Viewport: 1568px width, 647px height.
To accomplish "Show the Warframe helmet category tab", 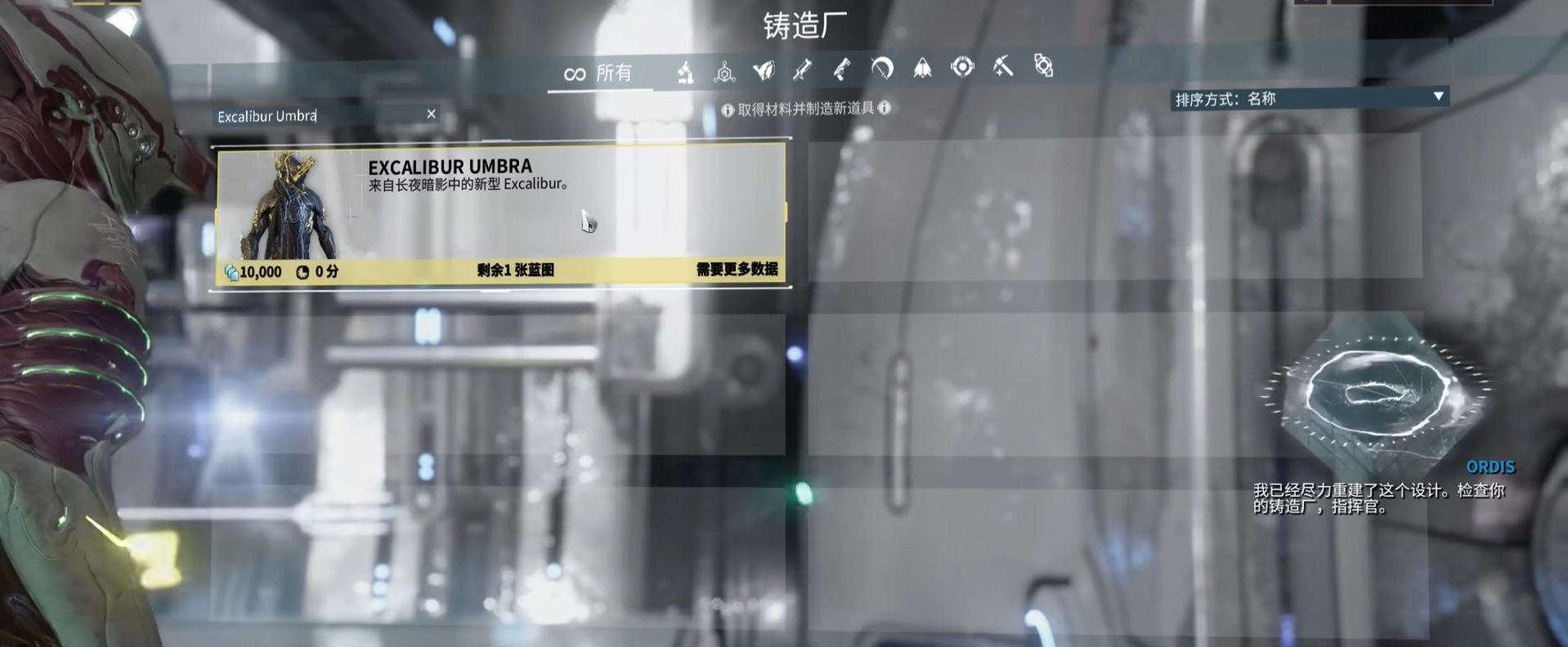I will [x=764, y=71].
